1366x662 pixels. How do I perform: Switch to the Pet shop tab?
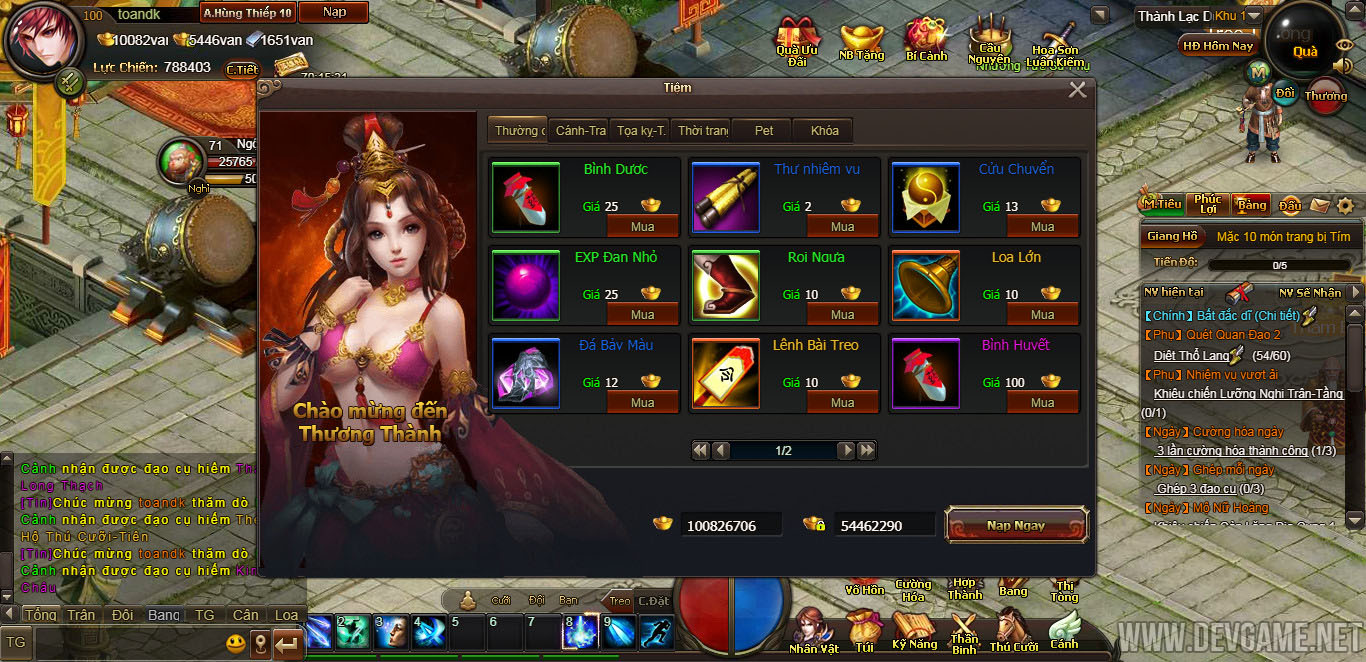click(764, 131)
